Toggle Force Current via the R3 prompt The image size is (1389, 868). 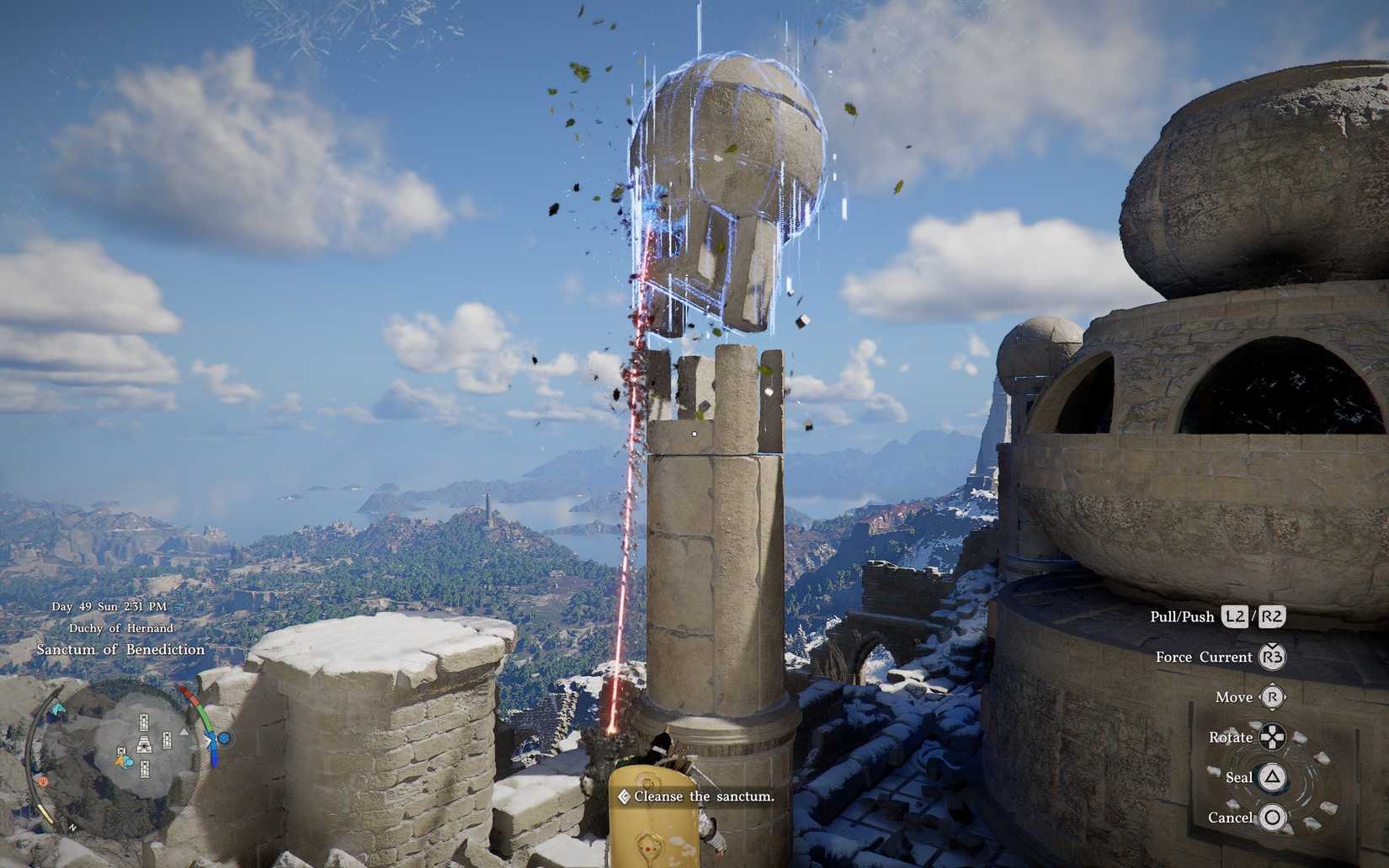click(1275, 657)
